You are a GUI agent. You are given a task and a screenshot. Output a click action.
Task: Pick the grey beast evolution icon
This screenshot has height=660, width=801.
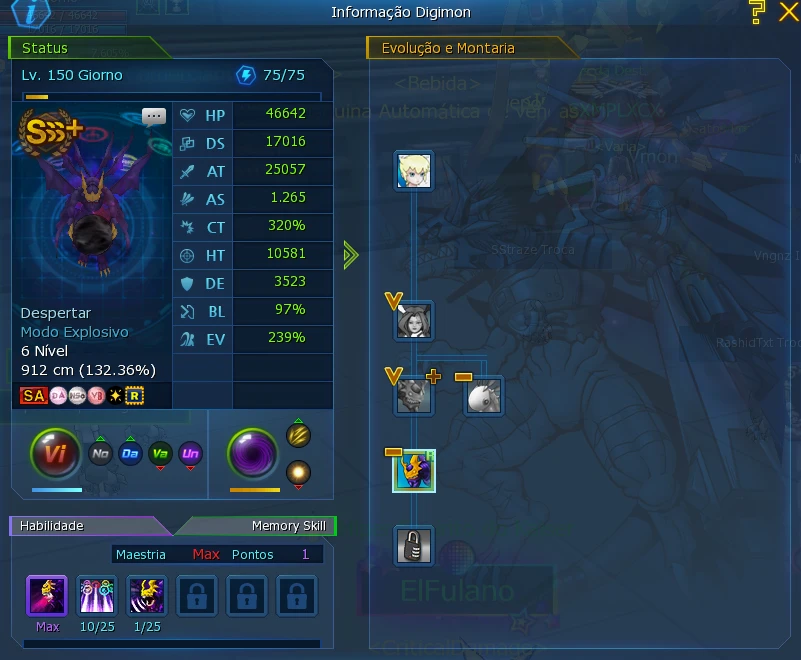pyautogui.click(x=413, y=396)
